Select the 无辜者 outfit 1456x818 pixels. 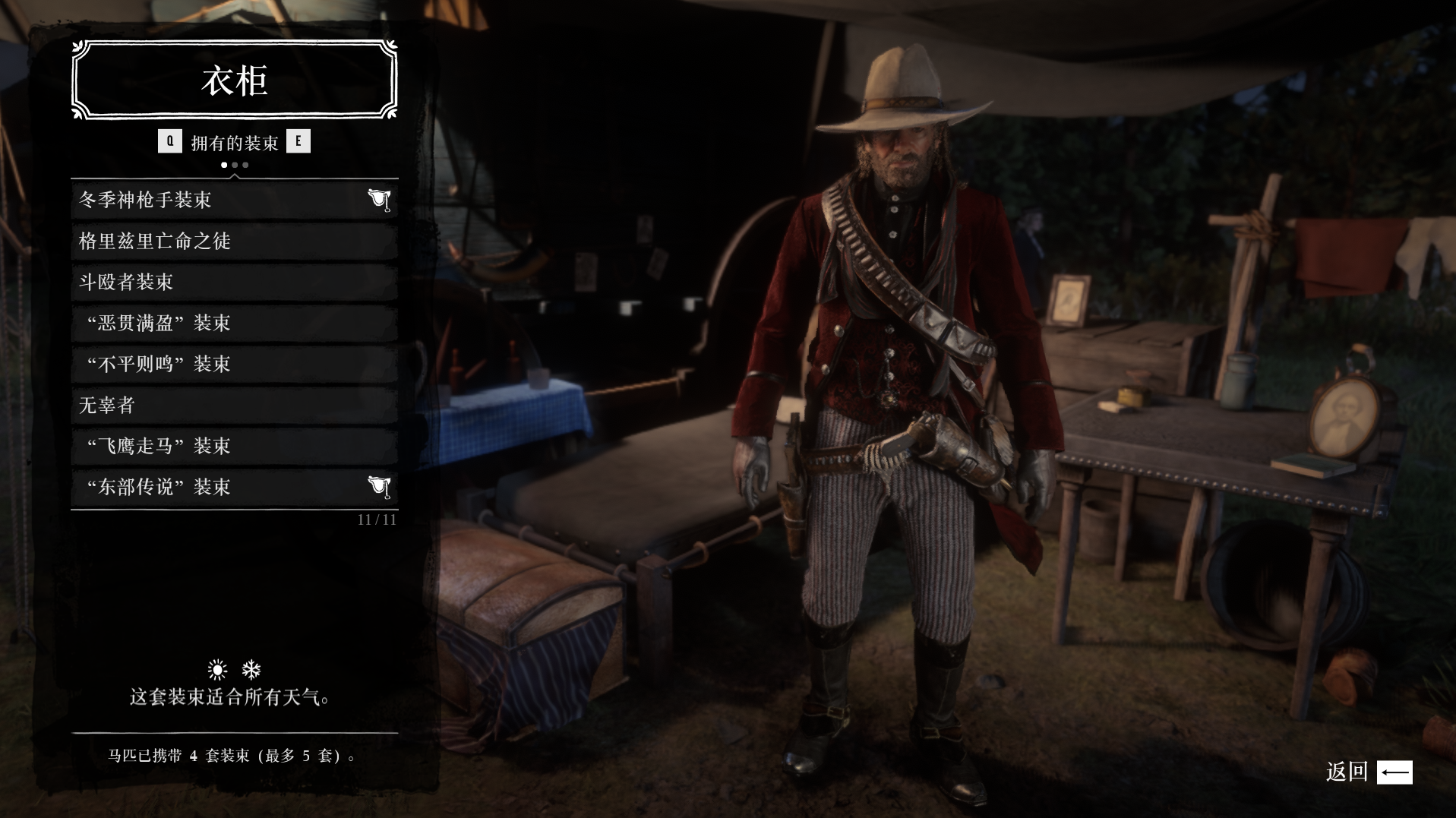click(x=234, y=405)
